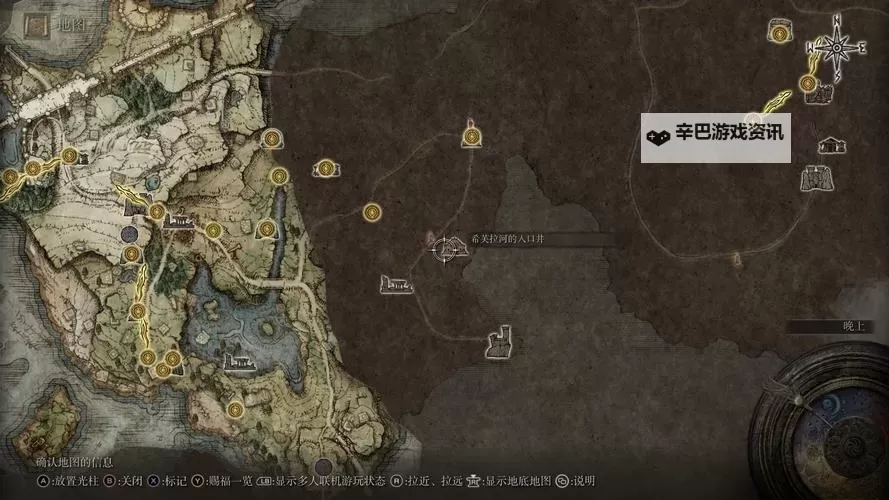
Task: Select the castle landmark icon below the watermark
Action: click(816, 180)
